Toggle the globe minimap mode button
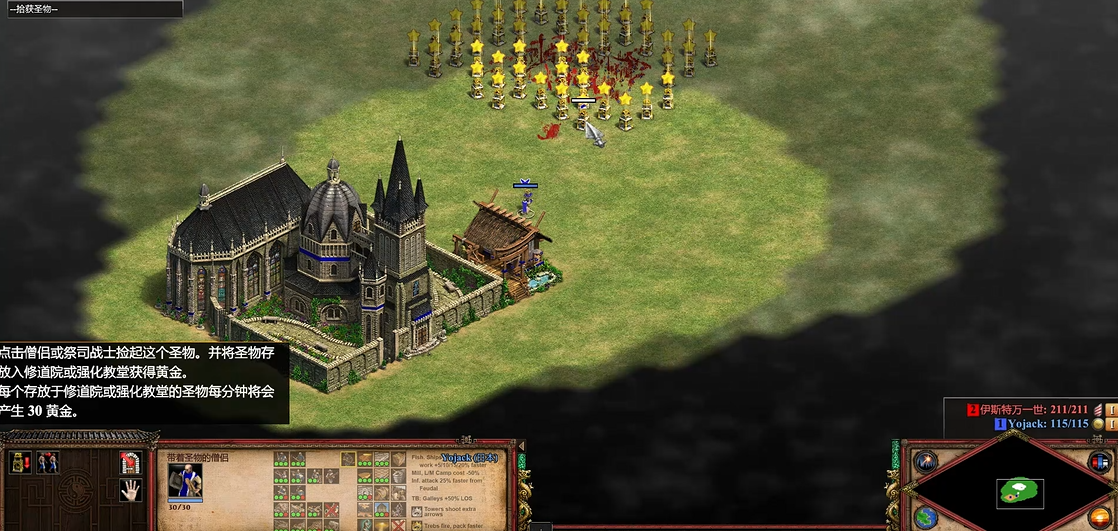 coord(924,517)
